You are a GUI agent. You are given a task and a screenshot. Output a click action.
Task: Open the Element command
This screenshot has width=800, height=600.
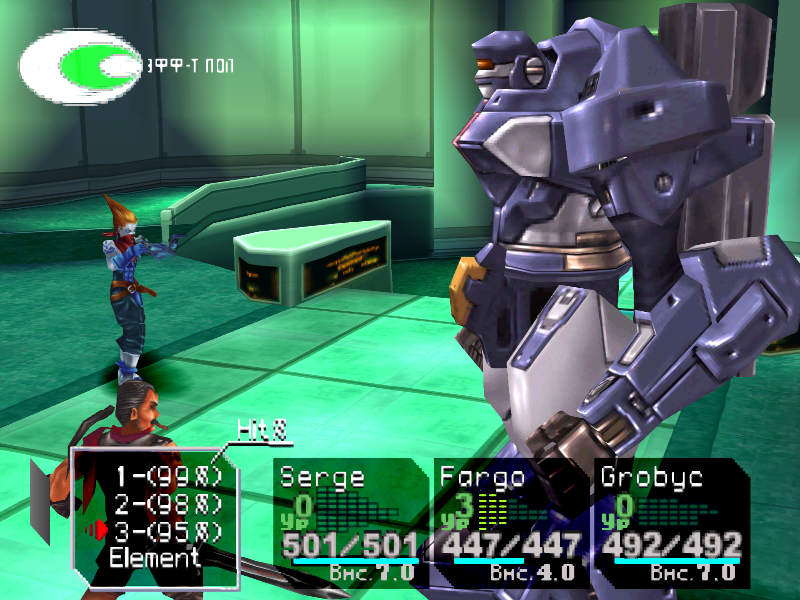(x=154, y=557)
